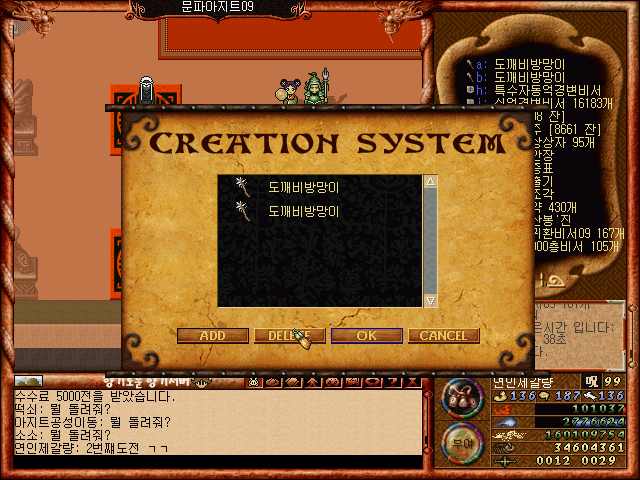The height and width of the screenshot is (480, 640).
Task: Select inventory item b: 도깨비방망이
Action: (530, 76)
